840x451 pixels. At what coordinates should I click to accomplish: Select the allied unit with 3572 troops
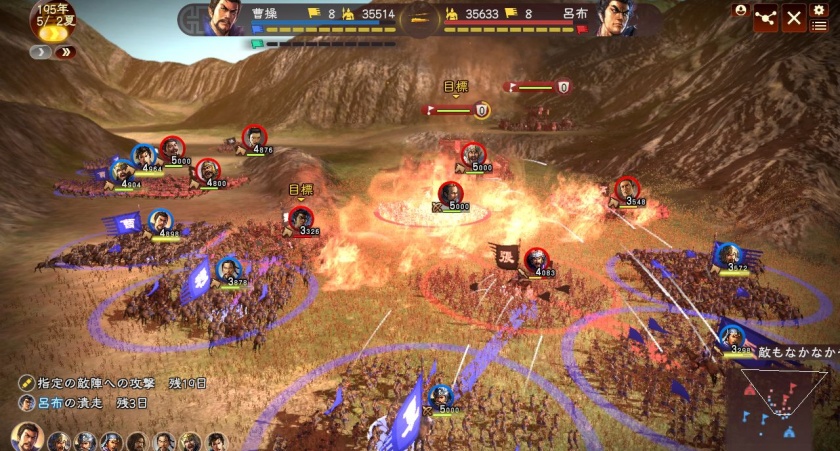coord(729,256)
